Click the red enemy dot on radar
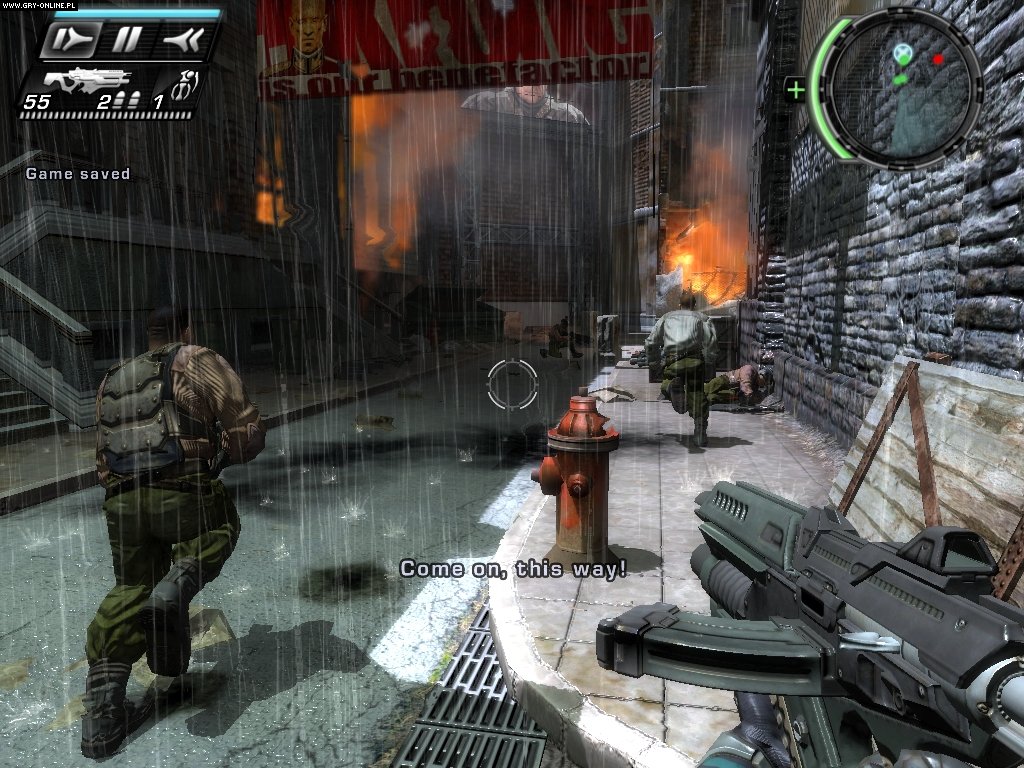This screenshot has height=768, width=1024. pos(938,59)
